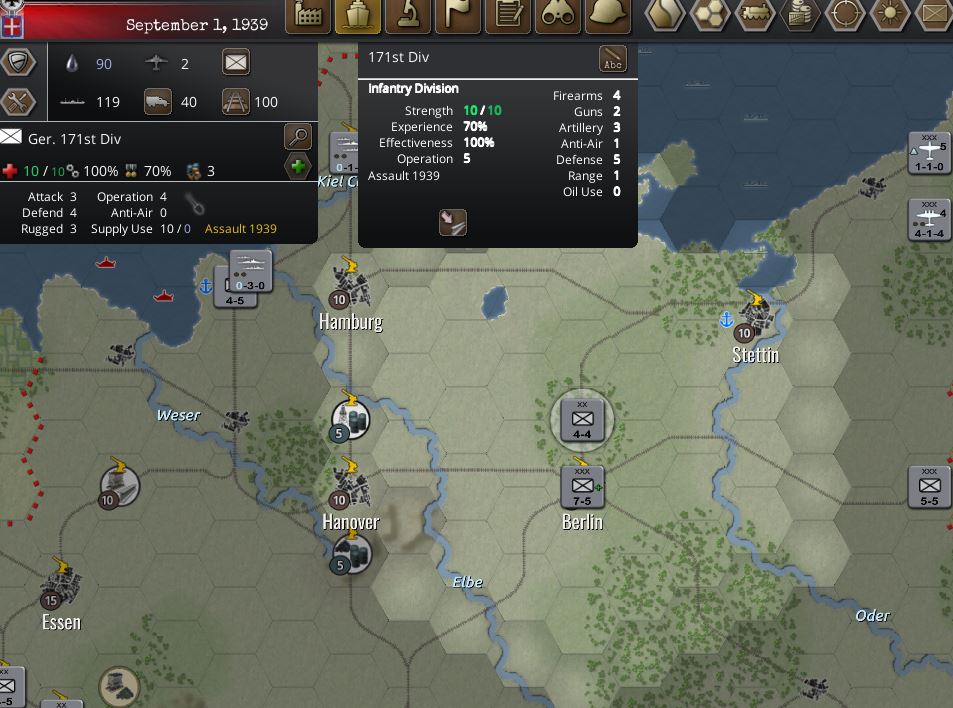Click the binoculars toolbar button
This screenshot has width=953, height=708.
point(558,16)
